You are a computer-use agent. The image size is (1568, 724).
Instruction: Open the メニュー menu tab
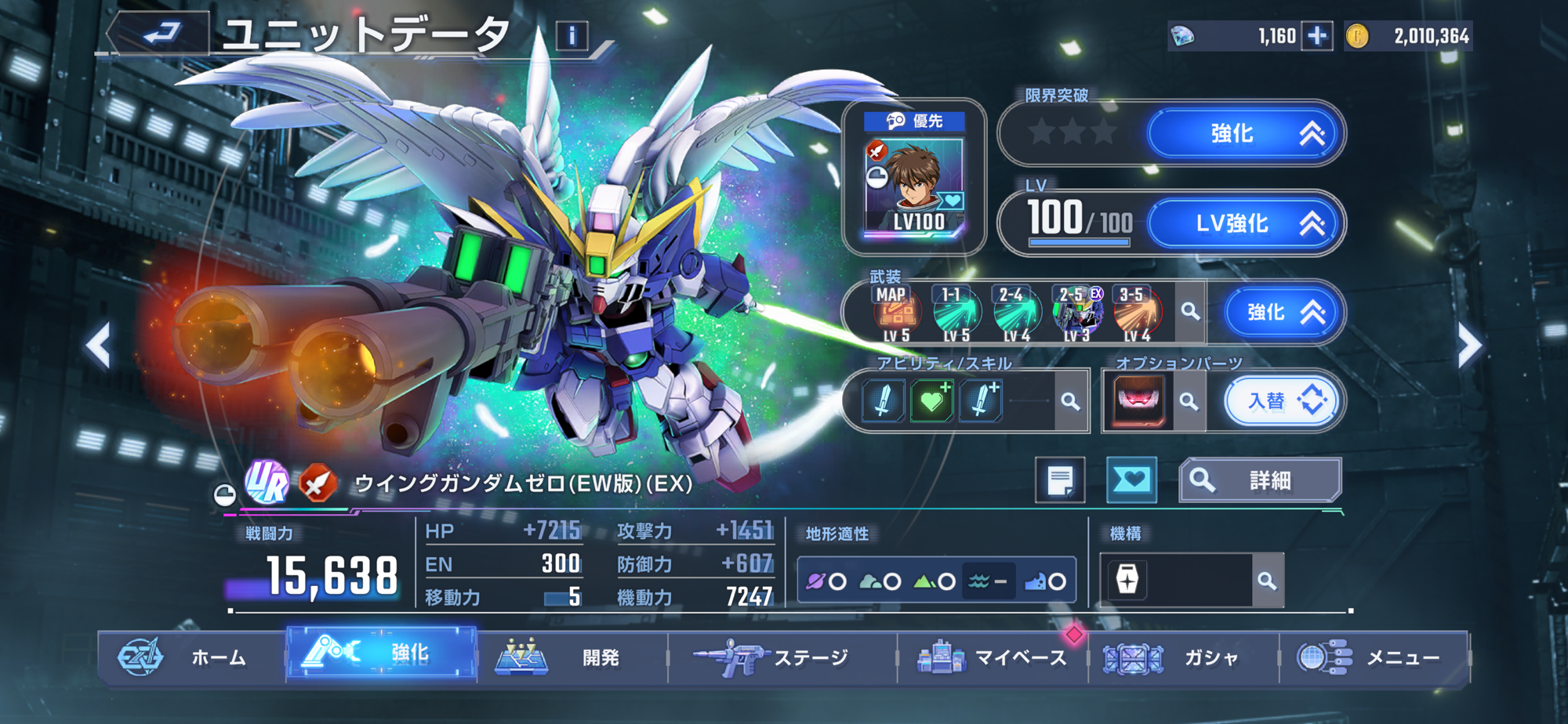(x=1374, y=657)
